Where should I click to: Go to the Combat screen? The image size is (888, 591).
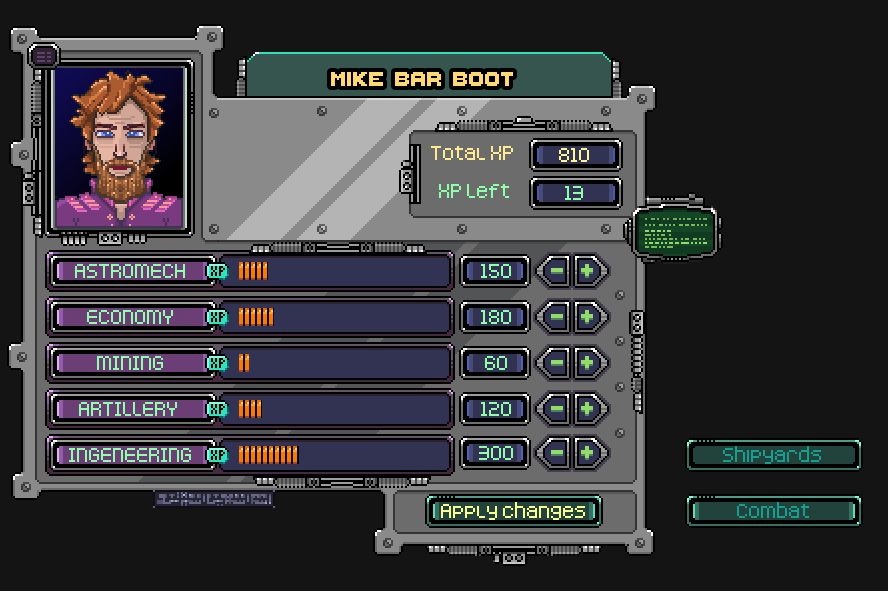click(772, 511)
